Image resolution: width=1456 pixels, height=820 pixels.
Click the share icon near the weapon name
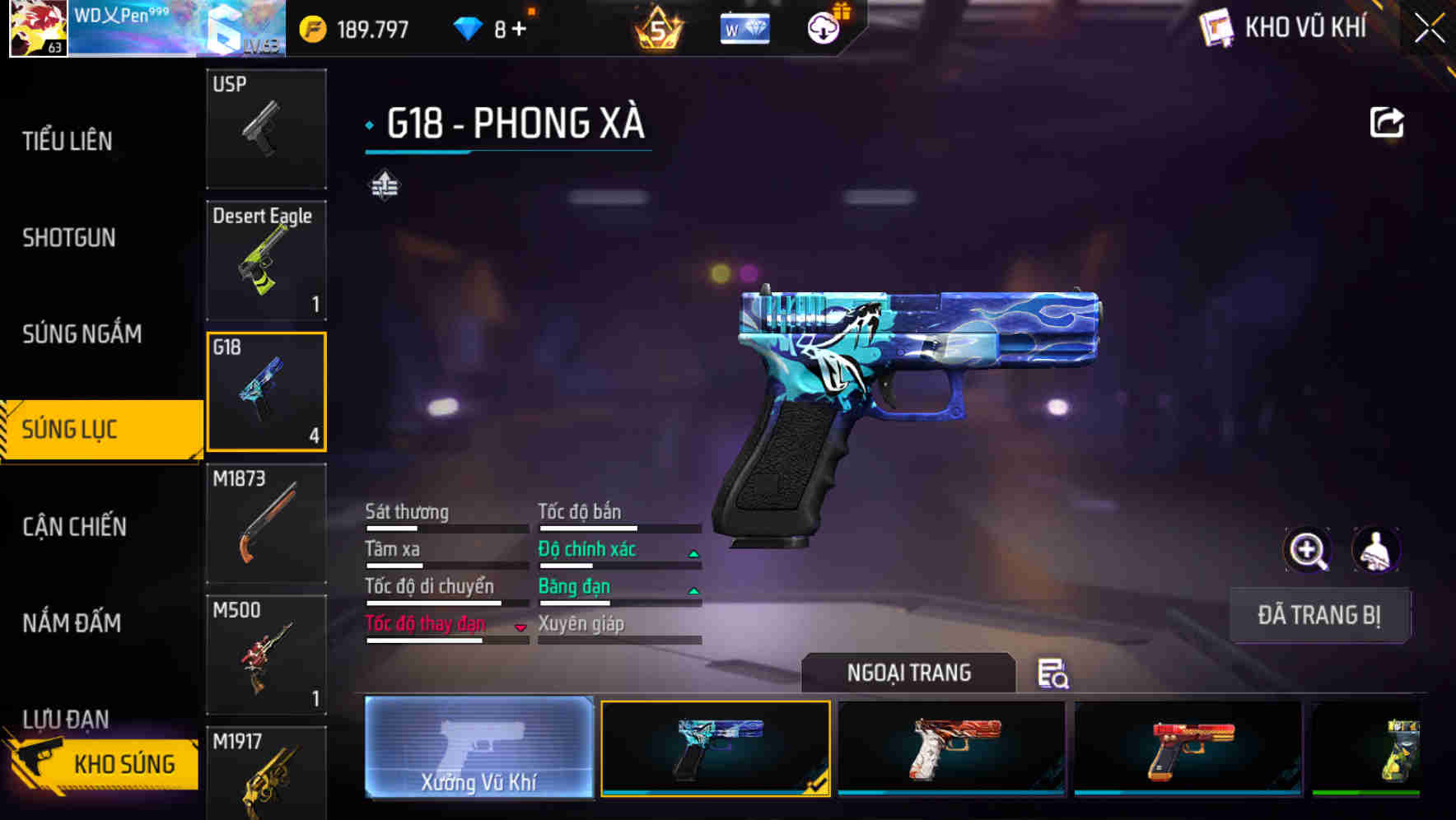point(1386,121)
